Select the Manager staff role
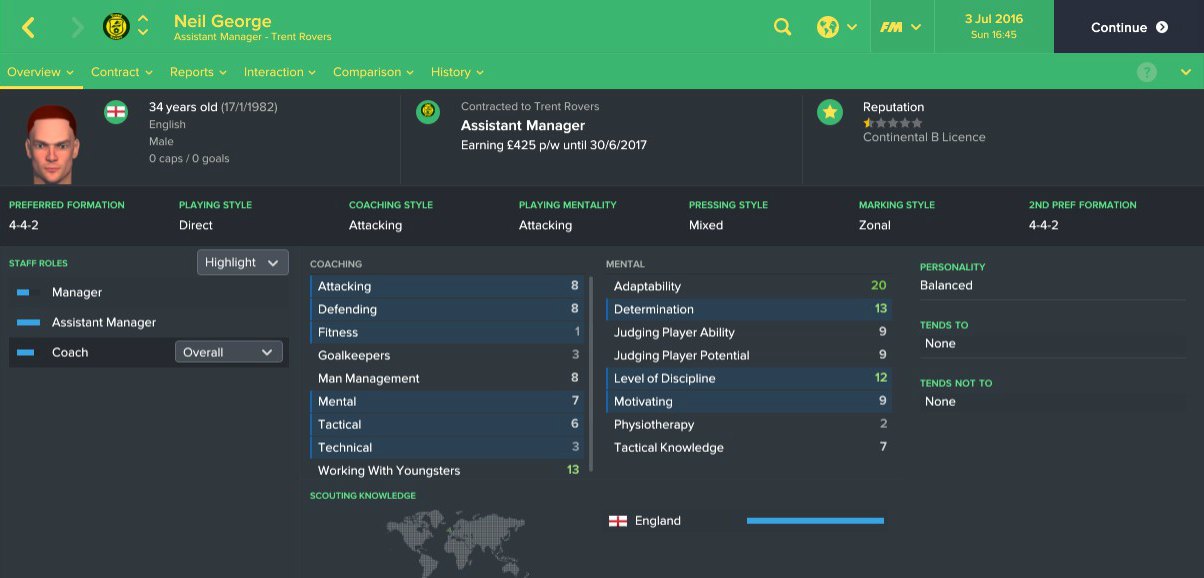Screen dimensions: 1204x578 pyautogui.click(x=77, y=293)
